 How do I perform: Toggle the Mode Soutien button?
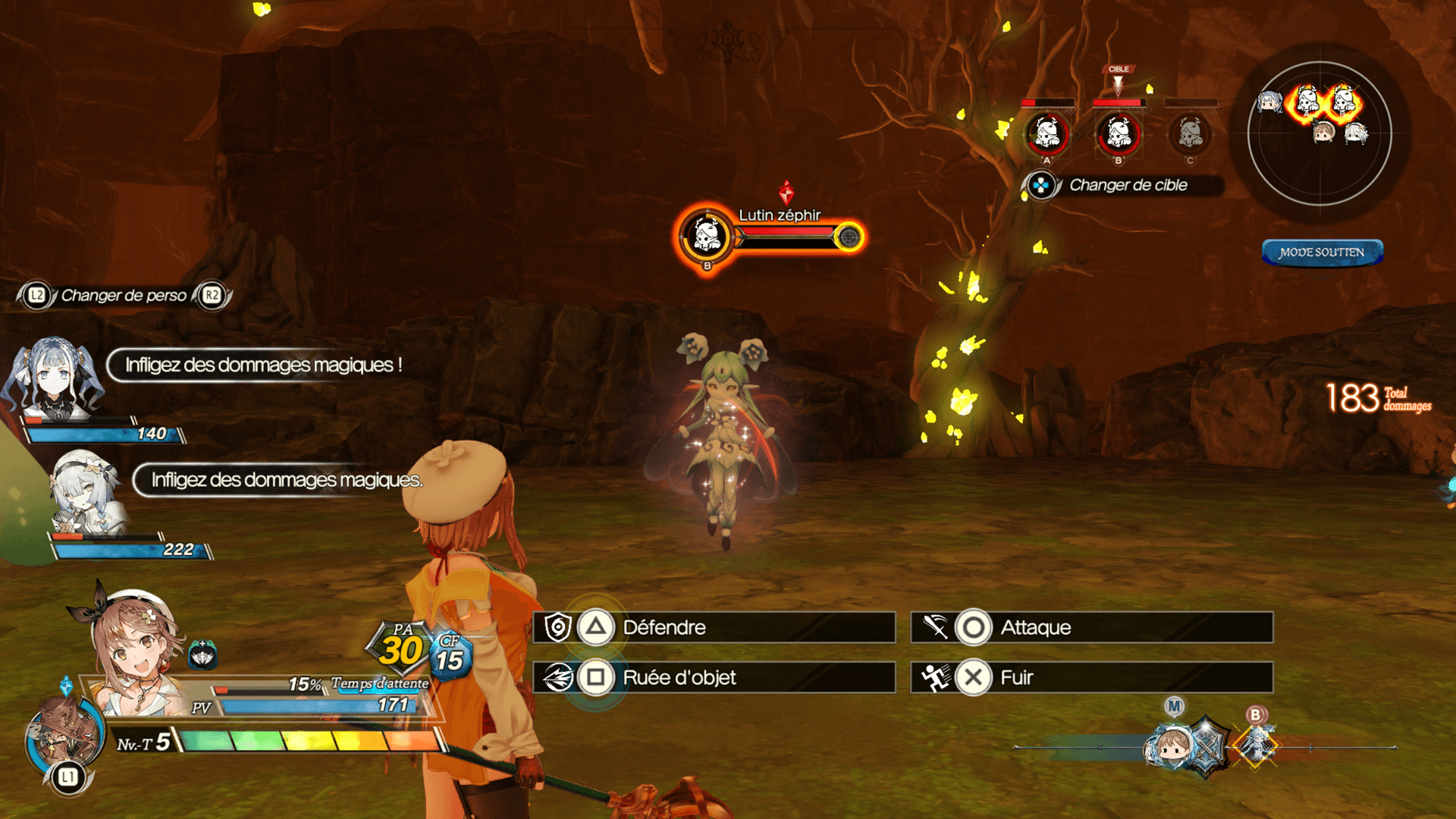pyautogui.click(x=1322, y=253)
